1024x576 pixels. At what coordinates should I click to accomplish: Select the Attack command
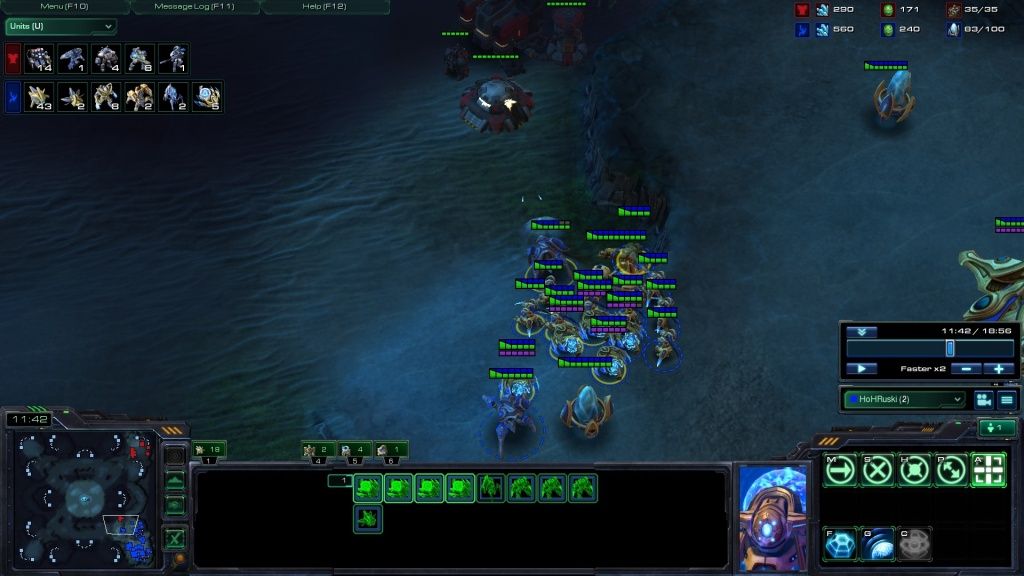pos(988,469)
